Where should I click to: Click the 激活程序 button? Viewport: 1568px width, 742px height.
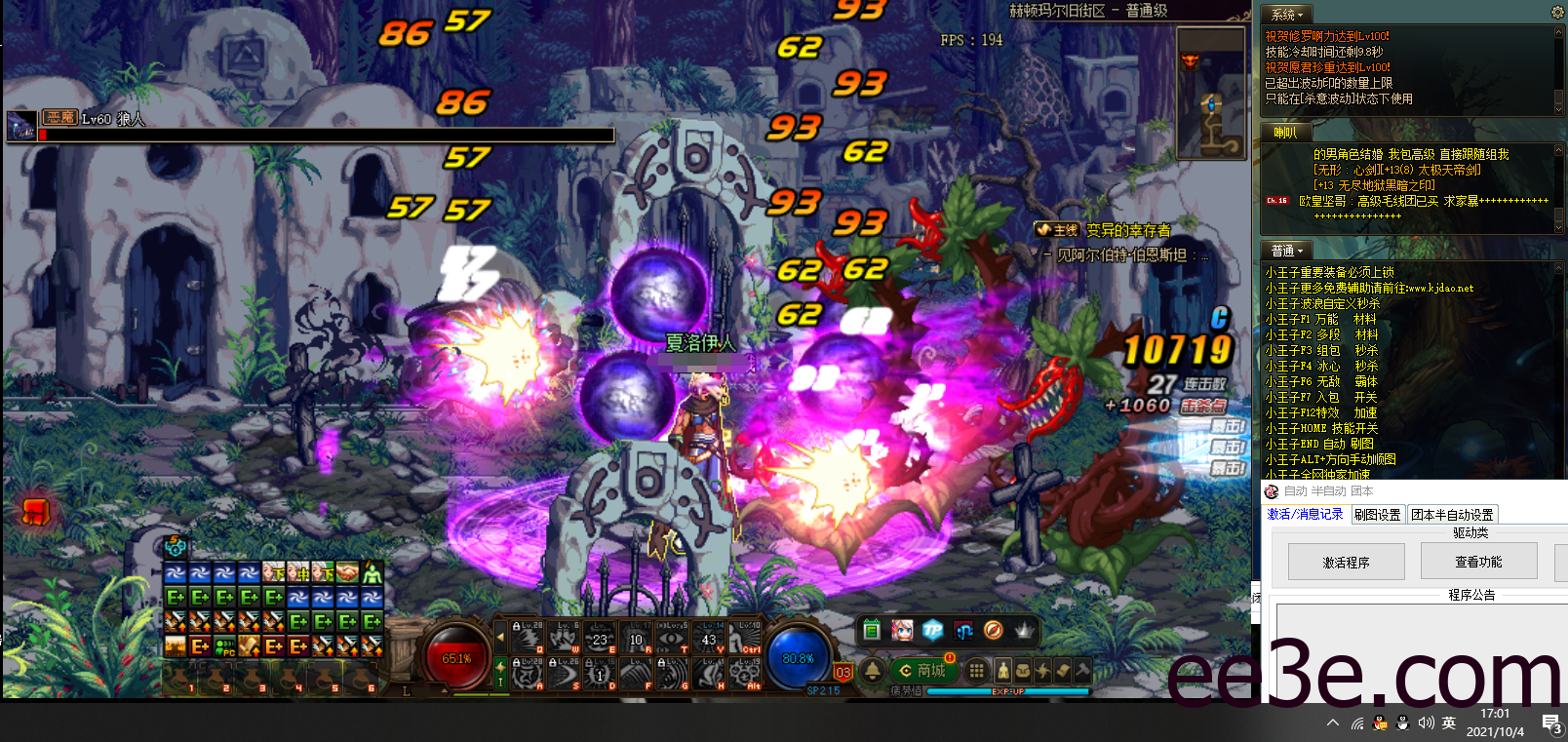1346,563
